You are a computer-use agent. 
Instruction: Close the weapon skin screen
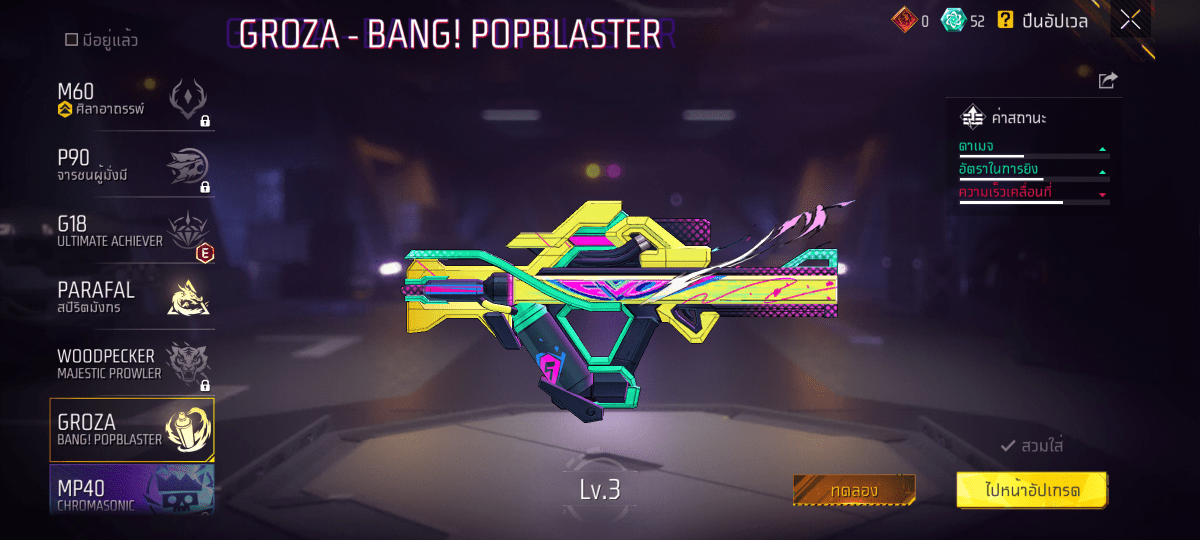(1131, 20)
